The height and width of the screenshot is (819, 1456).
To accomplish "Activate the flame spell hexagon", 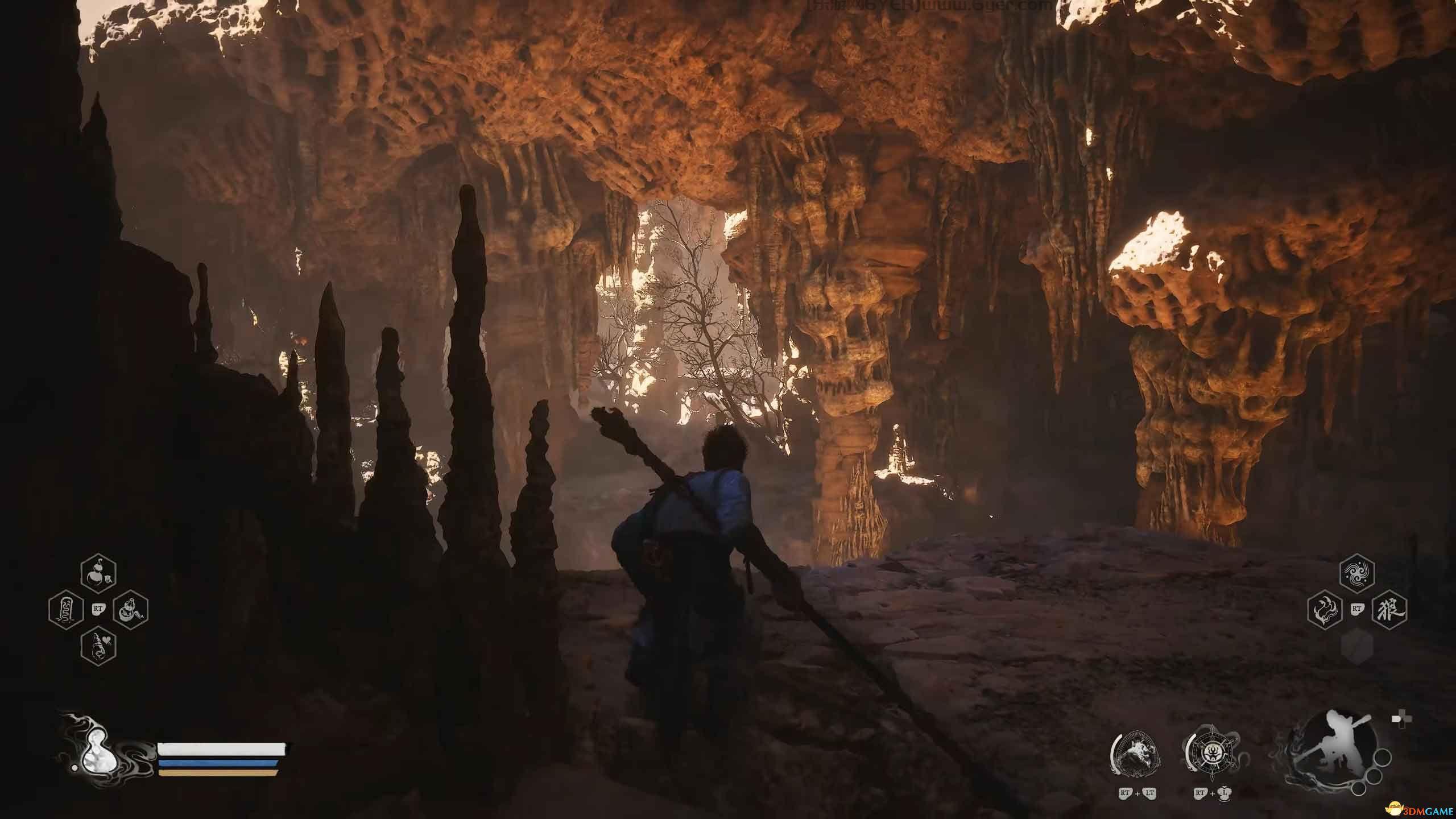I will pyautogui.click(x=1325, y=611).
